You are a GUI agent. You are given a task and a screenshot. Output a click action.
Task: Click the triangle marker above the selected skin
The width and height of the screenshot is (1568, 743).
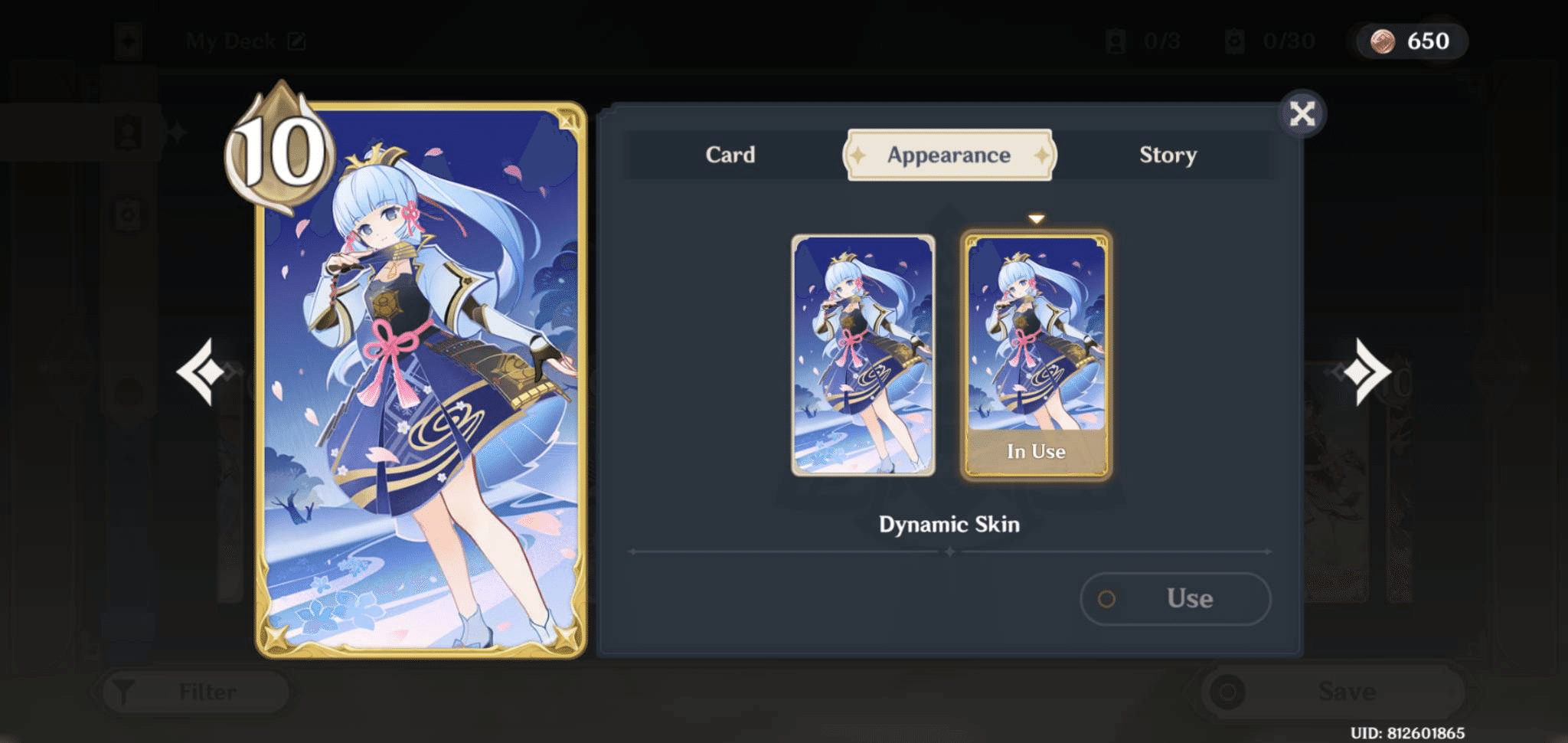tap(1036, 217)
